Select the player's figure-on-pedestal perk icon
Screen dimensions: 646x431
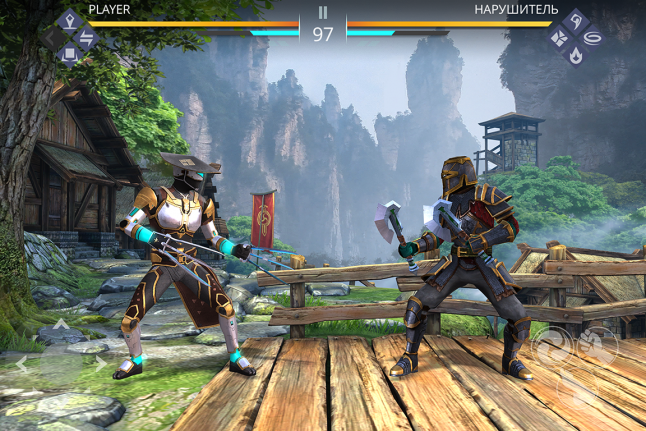(68, 20)
